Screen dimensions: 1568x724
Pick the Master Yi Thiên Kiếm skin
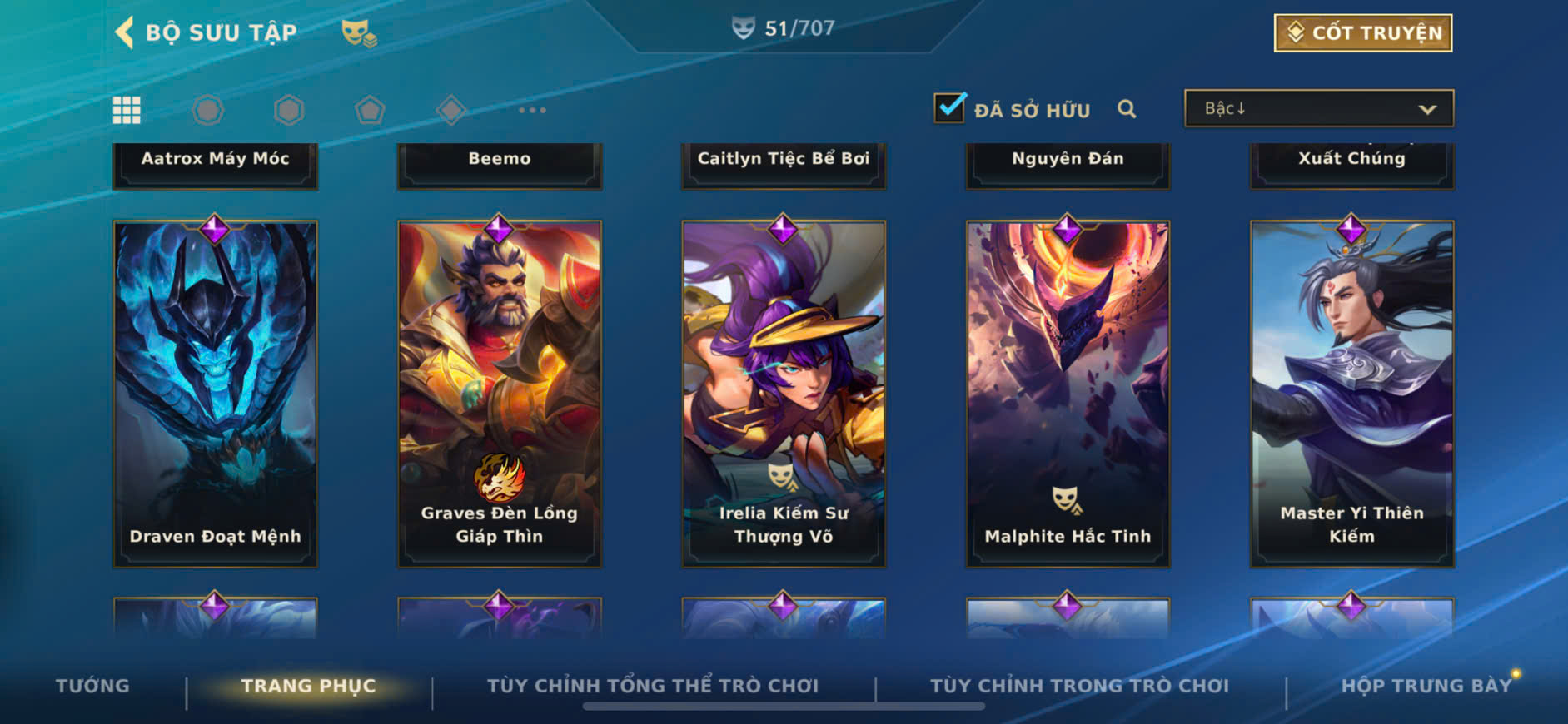(x=1351, y=393)
